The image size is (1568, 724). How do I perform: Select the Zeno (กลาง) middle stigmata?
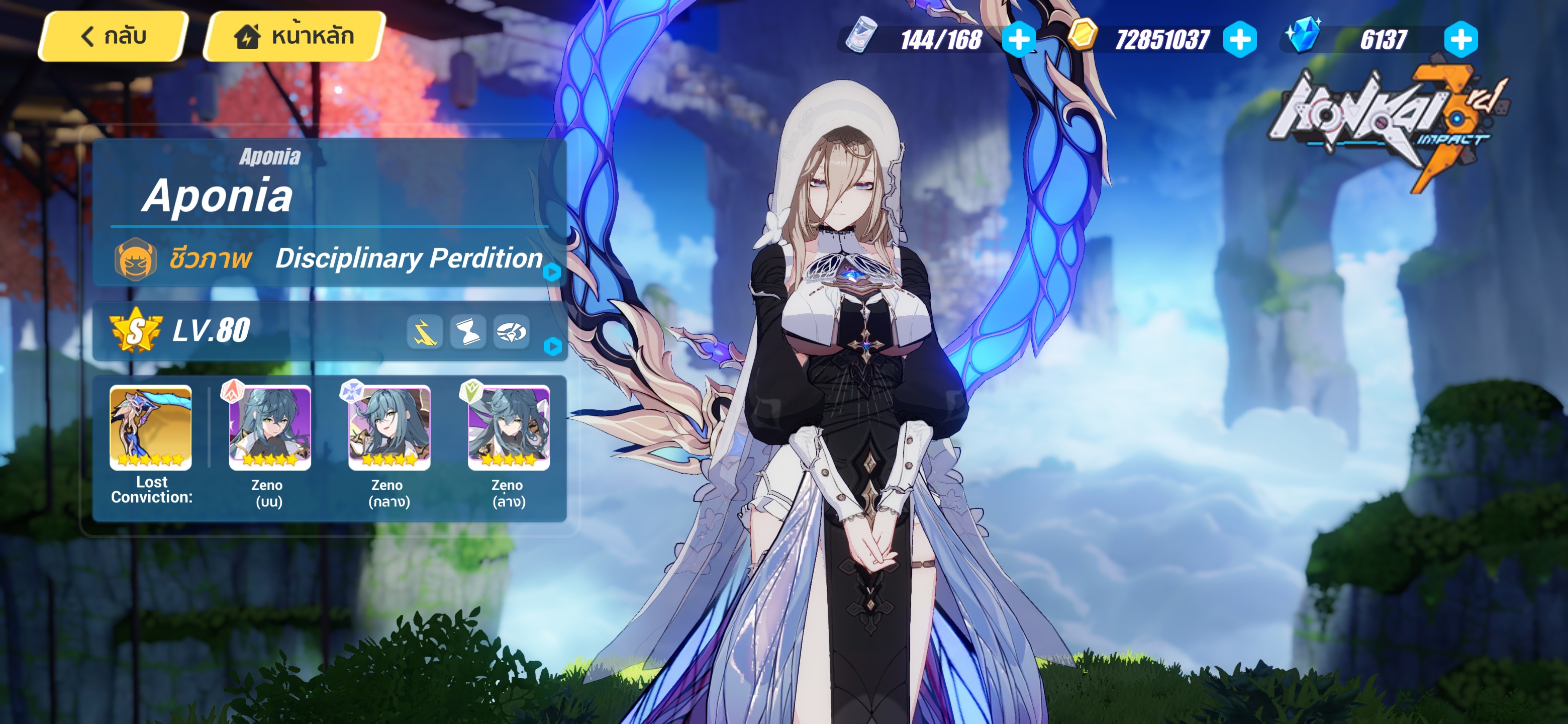pyautogui.click(x=389, y=429)
